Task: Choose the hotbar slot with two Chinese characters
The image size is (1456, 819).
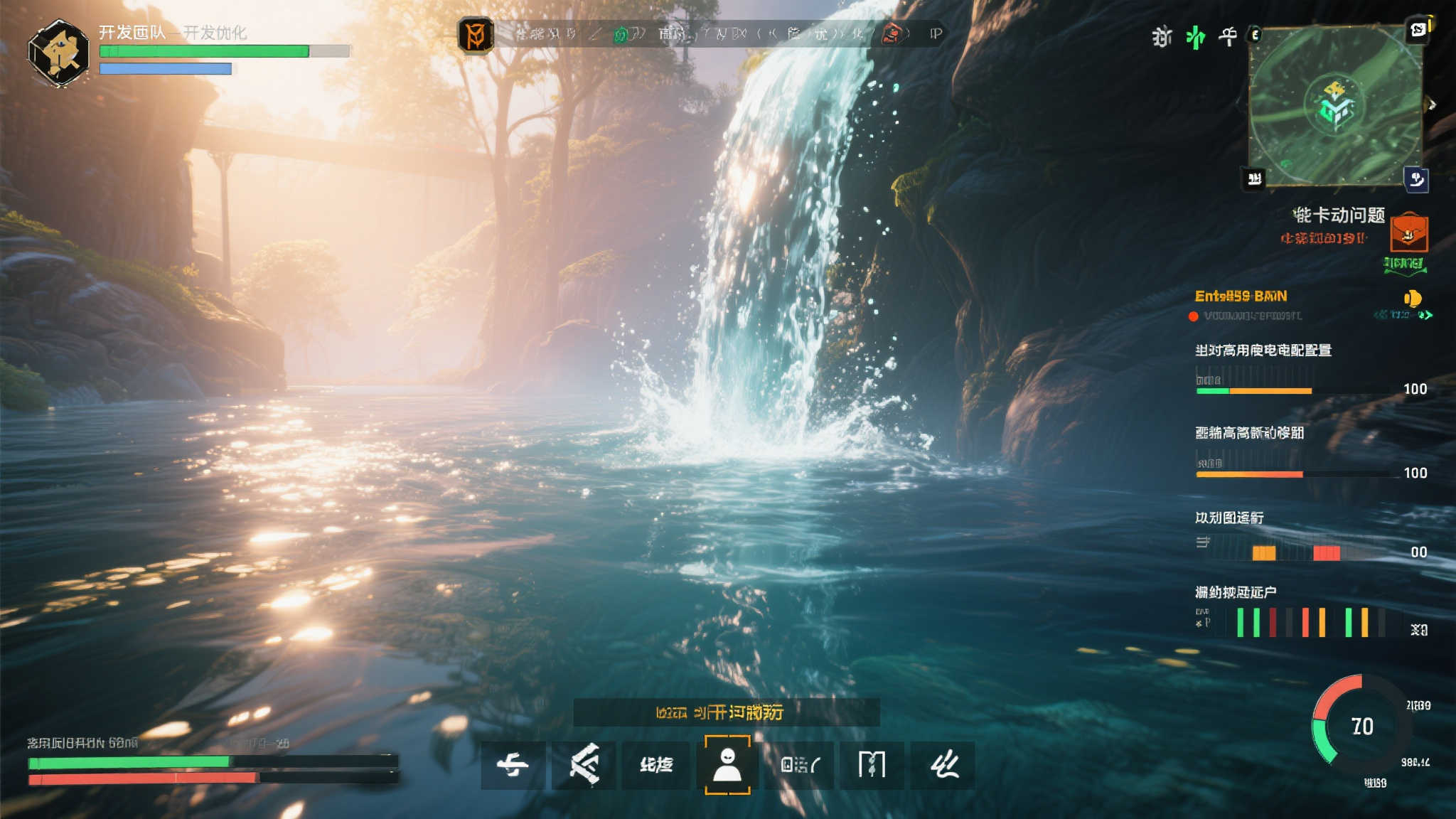Action: 655,765
